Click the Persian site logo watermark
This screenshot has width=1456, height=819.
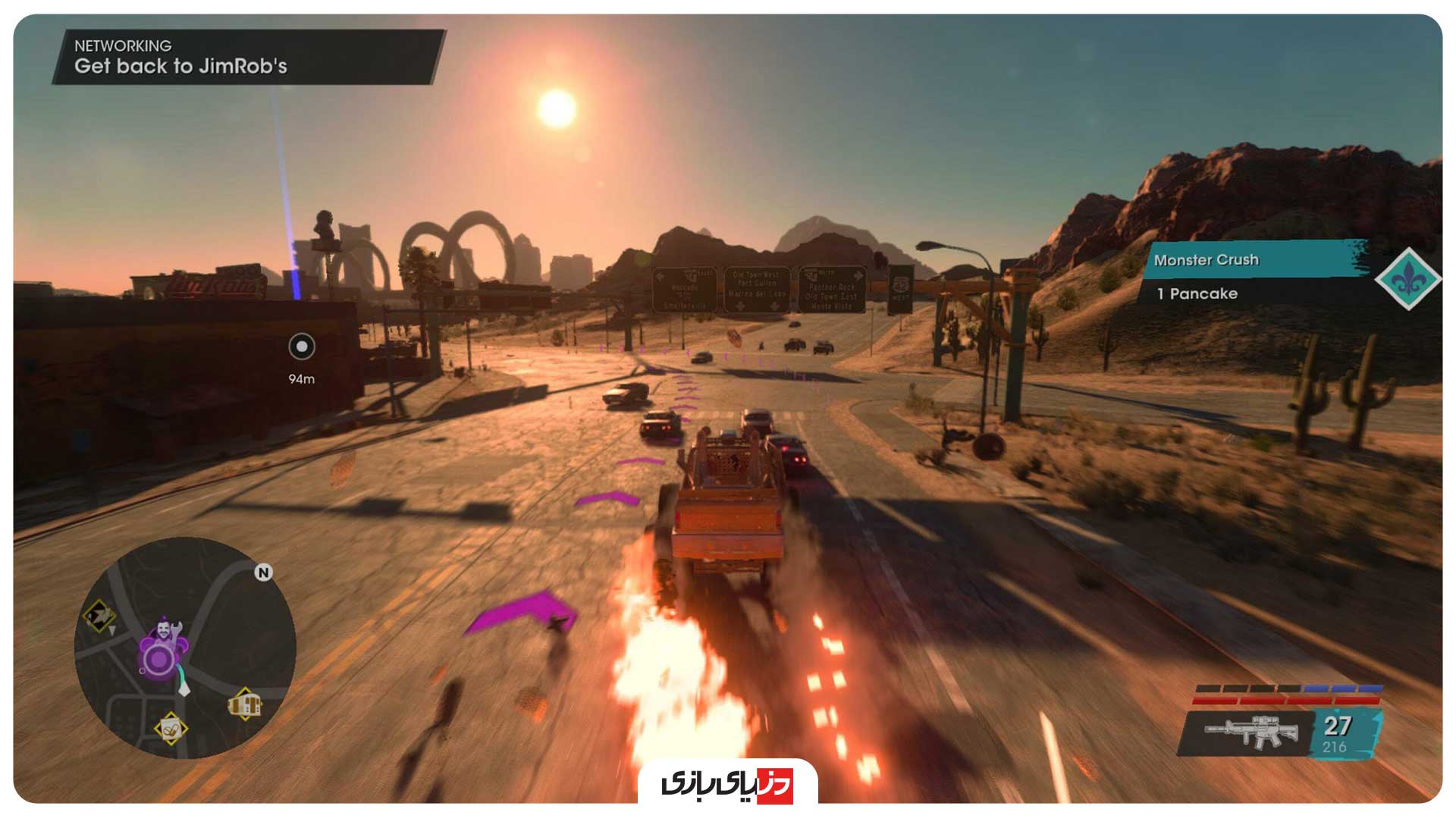tap(727, 783)
